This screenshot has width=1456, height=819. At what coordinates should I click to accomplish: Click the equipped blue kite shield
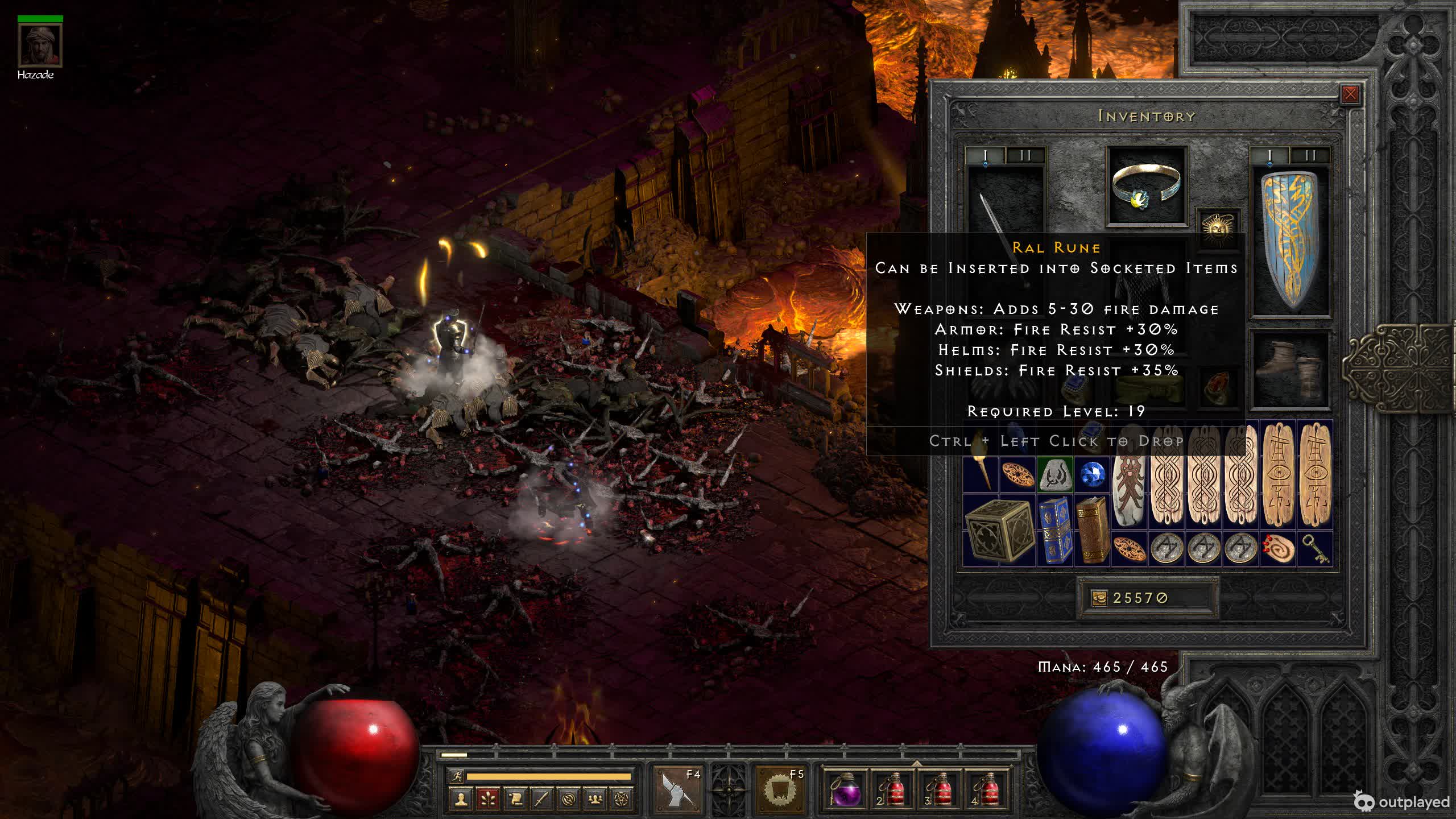(x=1291, y=242)
